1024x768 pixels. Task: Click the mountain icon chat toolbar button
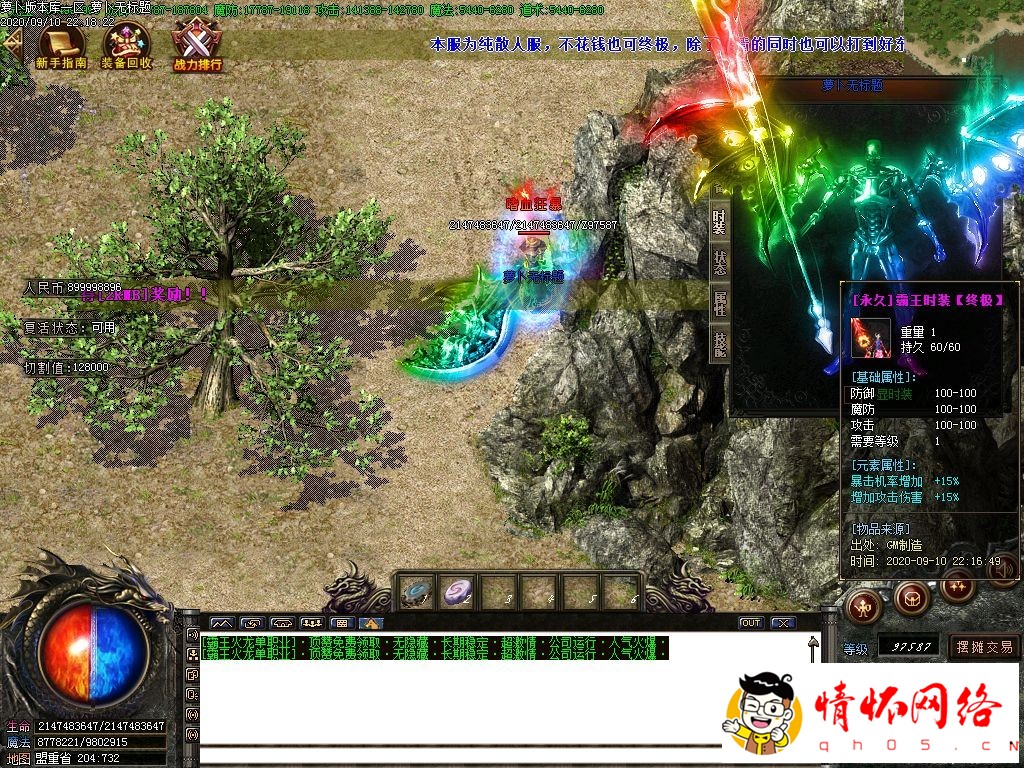[x=371, y=623]
